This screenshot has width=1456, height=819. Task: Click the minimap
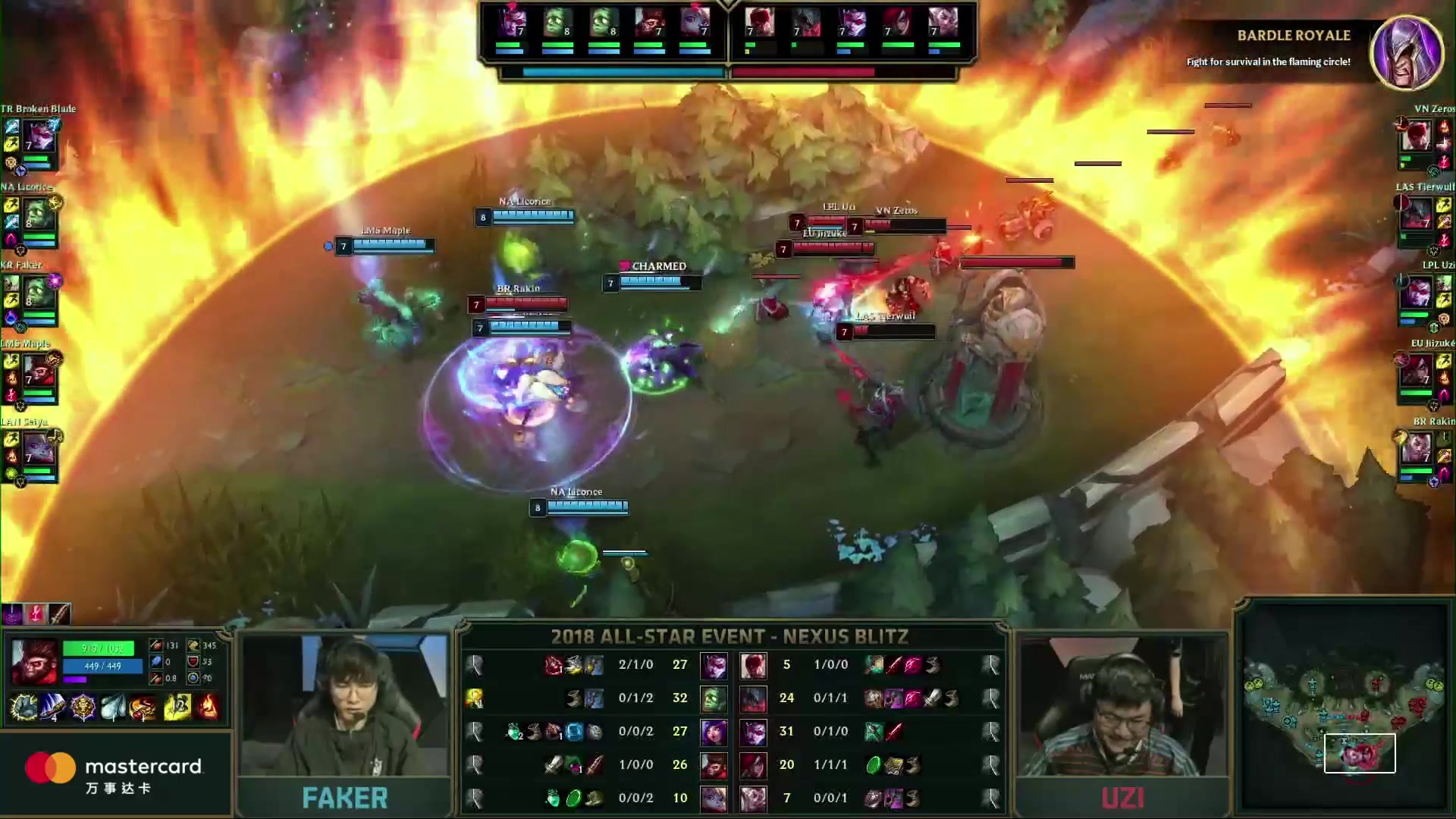pos(1344,711)
